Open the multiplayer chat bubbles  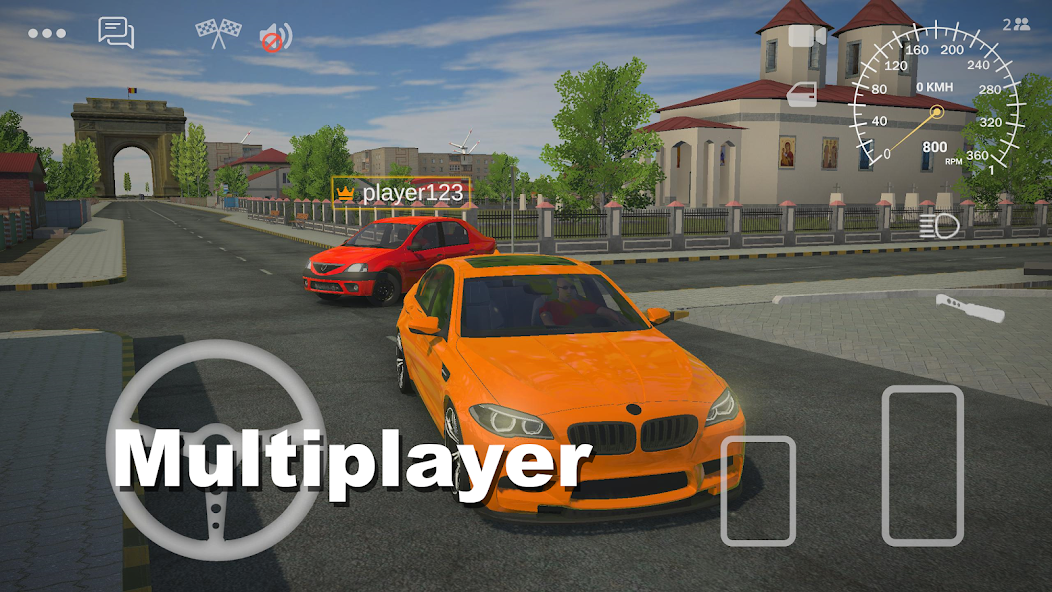click(116, 33)
